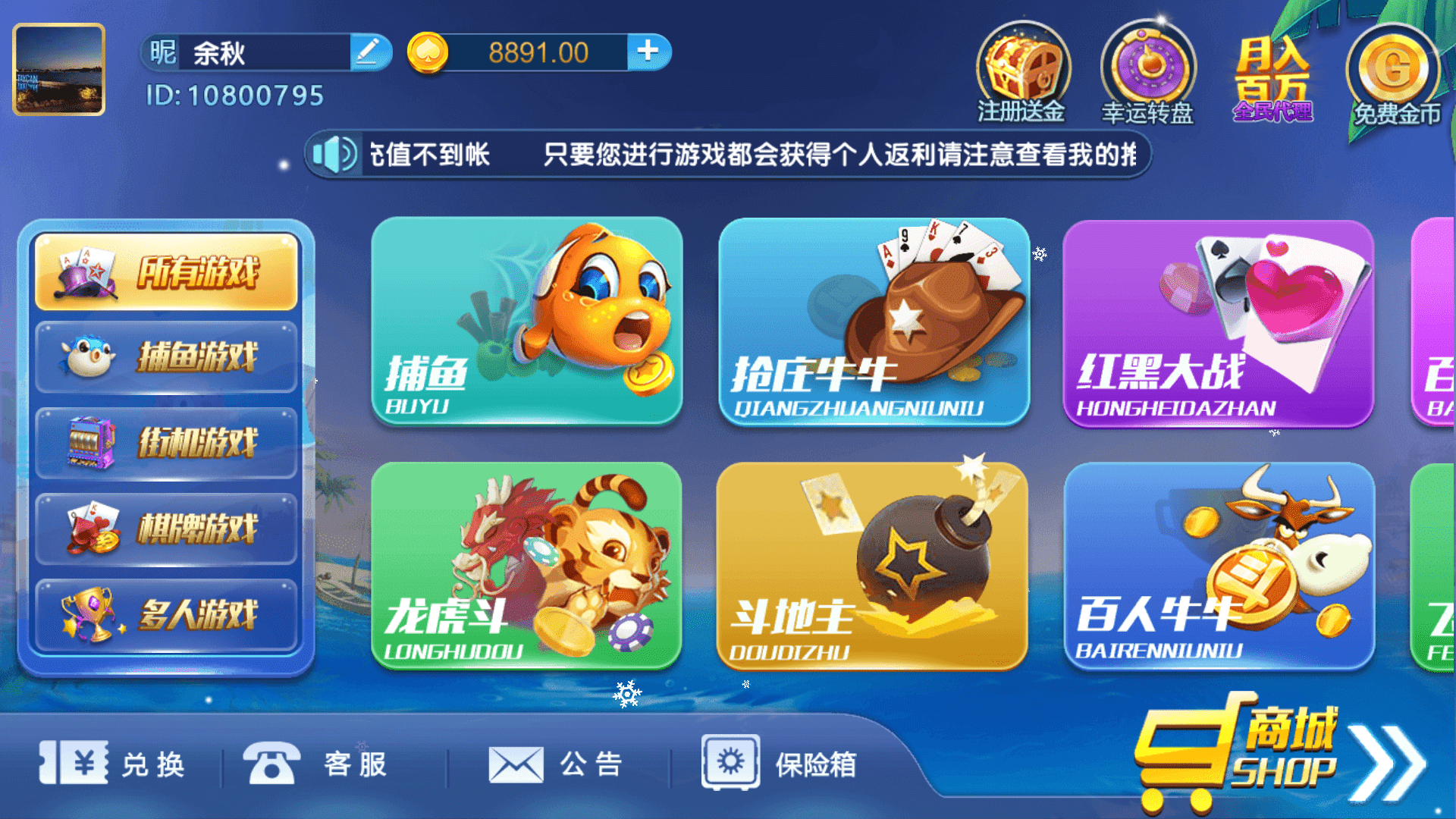Select the 所有游戏 category tab
1456x819 pixels.
(x=165, y=273)
